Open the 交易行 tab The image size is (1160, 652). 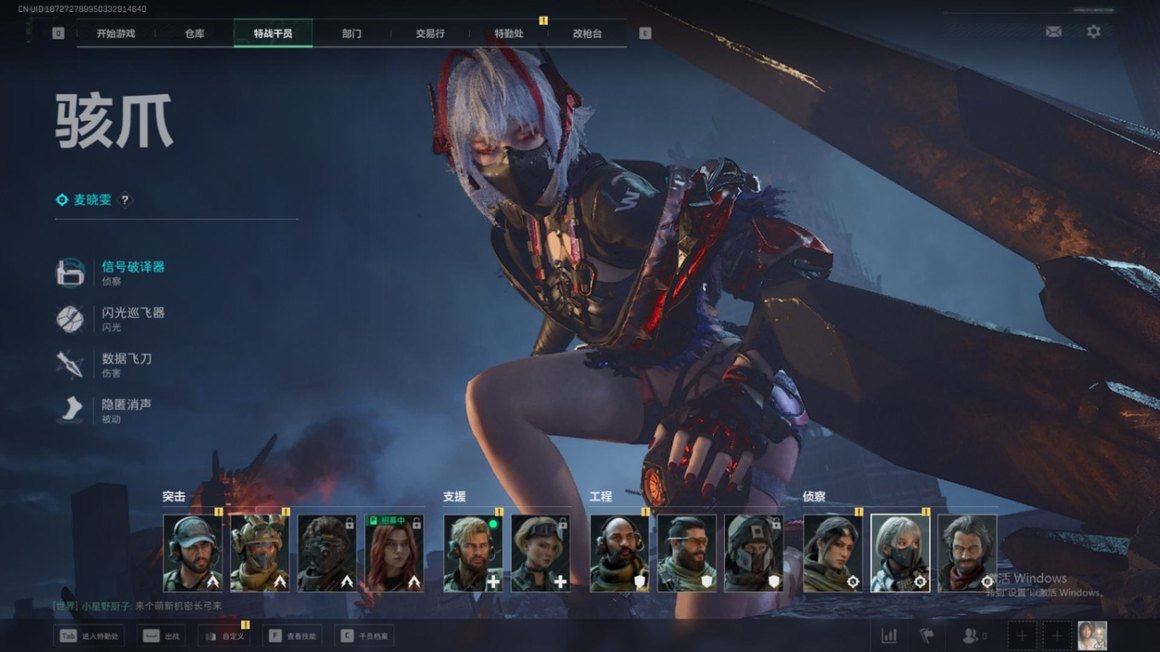430,33
